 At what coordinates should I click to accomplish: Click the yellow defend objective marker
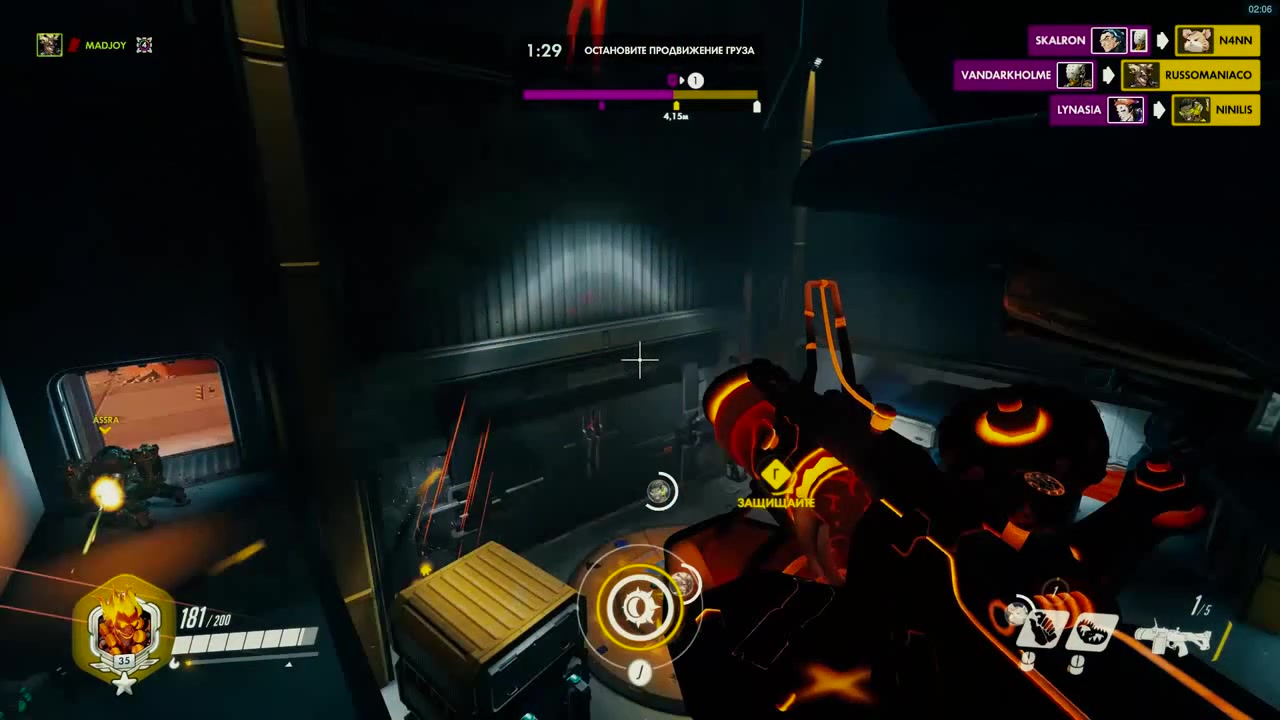pos(776,475)
